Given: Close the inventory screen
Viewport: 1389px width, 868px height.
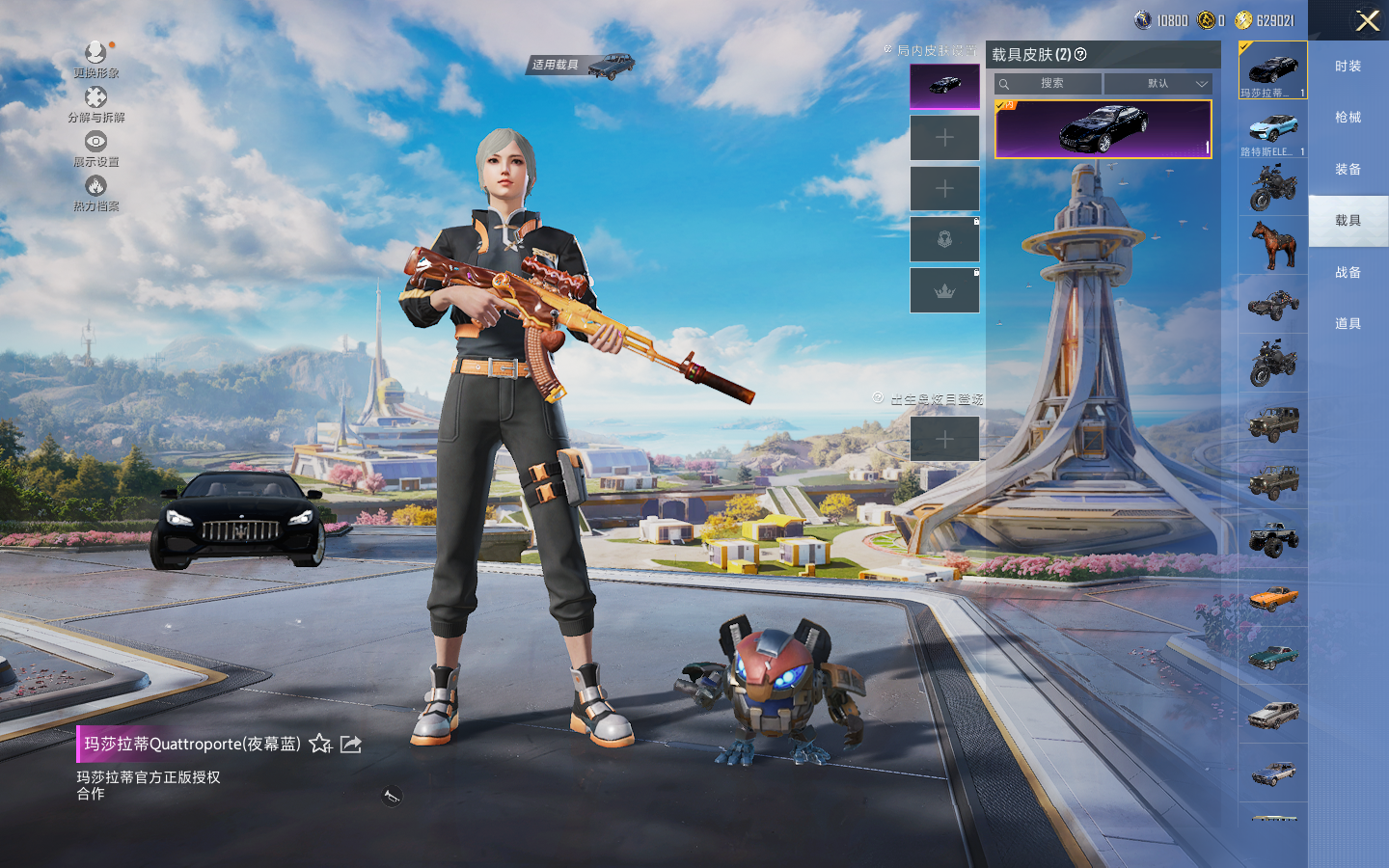Looking at the screenshot, I should pyautogui.click(x=1367, y=20).
